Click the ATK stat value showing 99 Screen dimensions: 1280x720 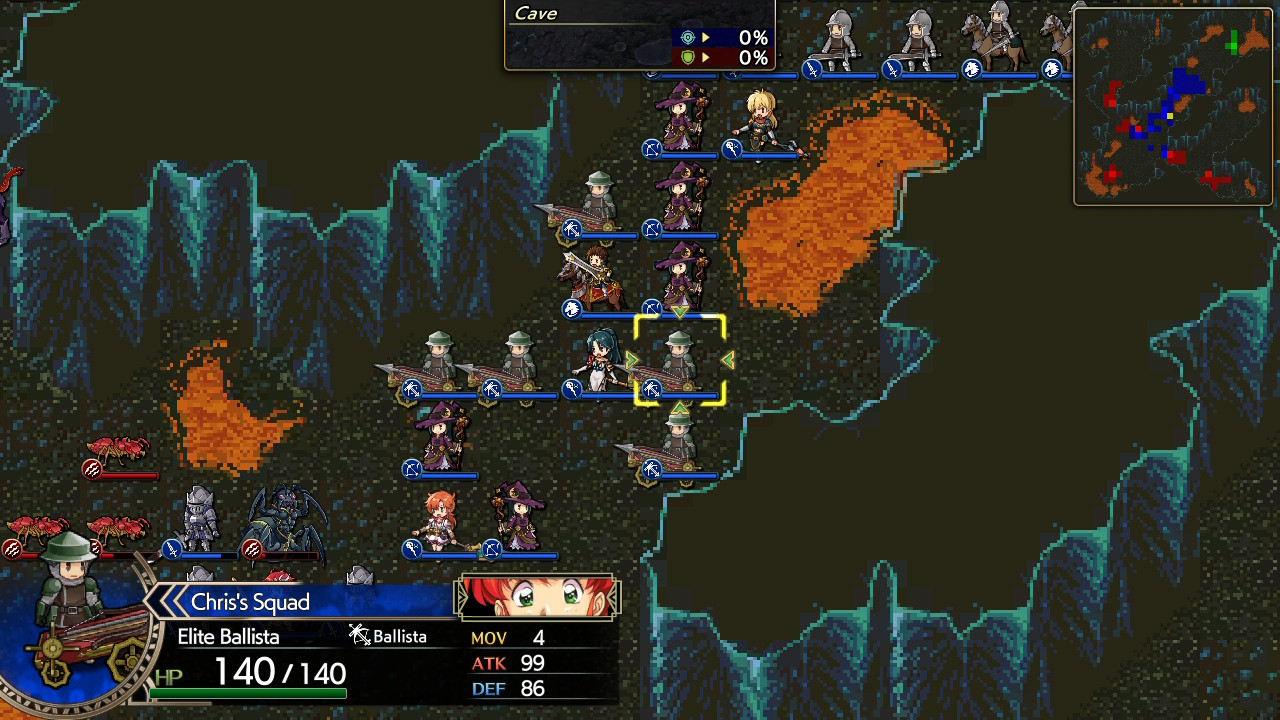coord(532,662)
